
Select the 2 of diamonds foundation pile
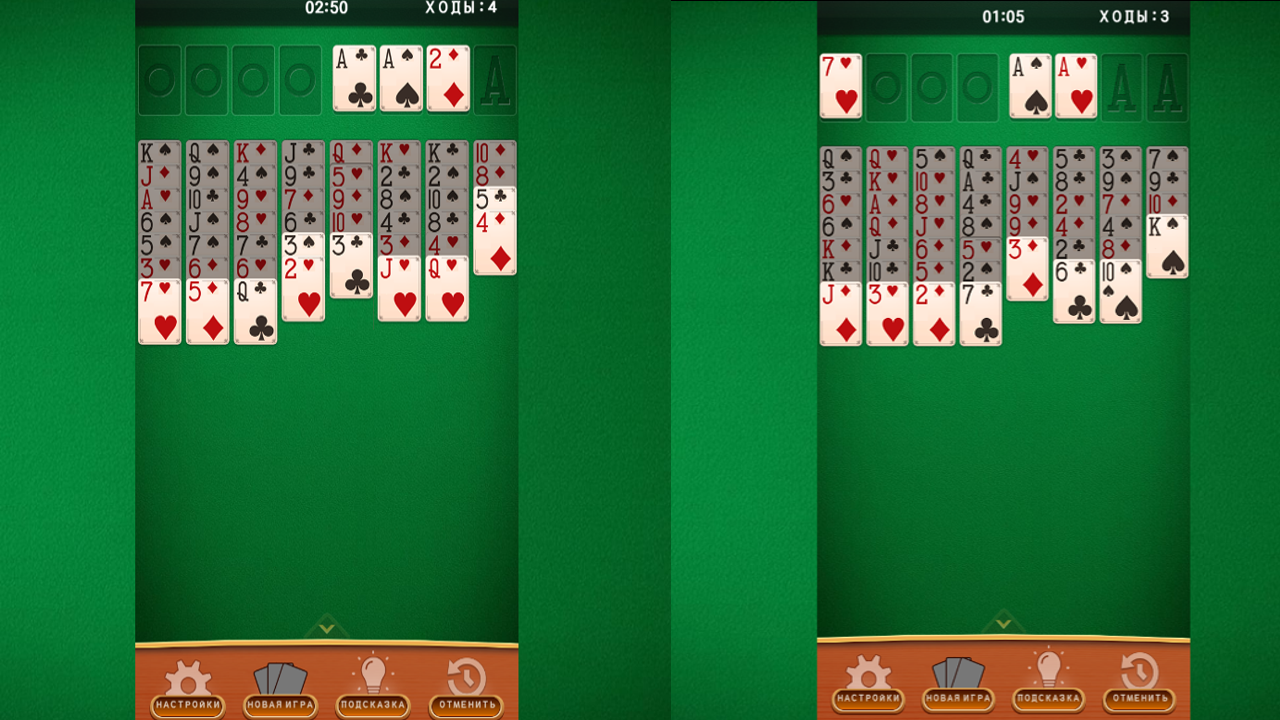pos(447,78)
